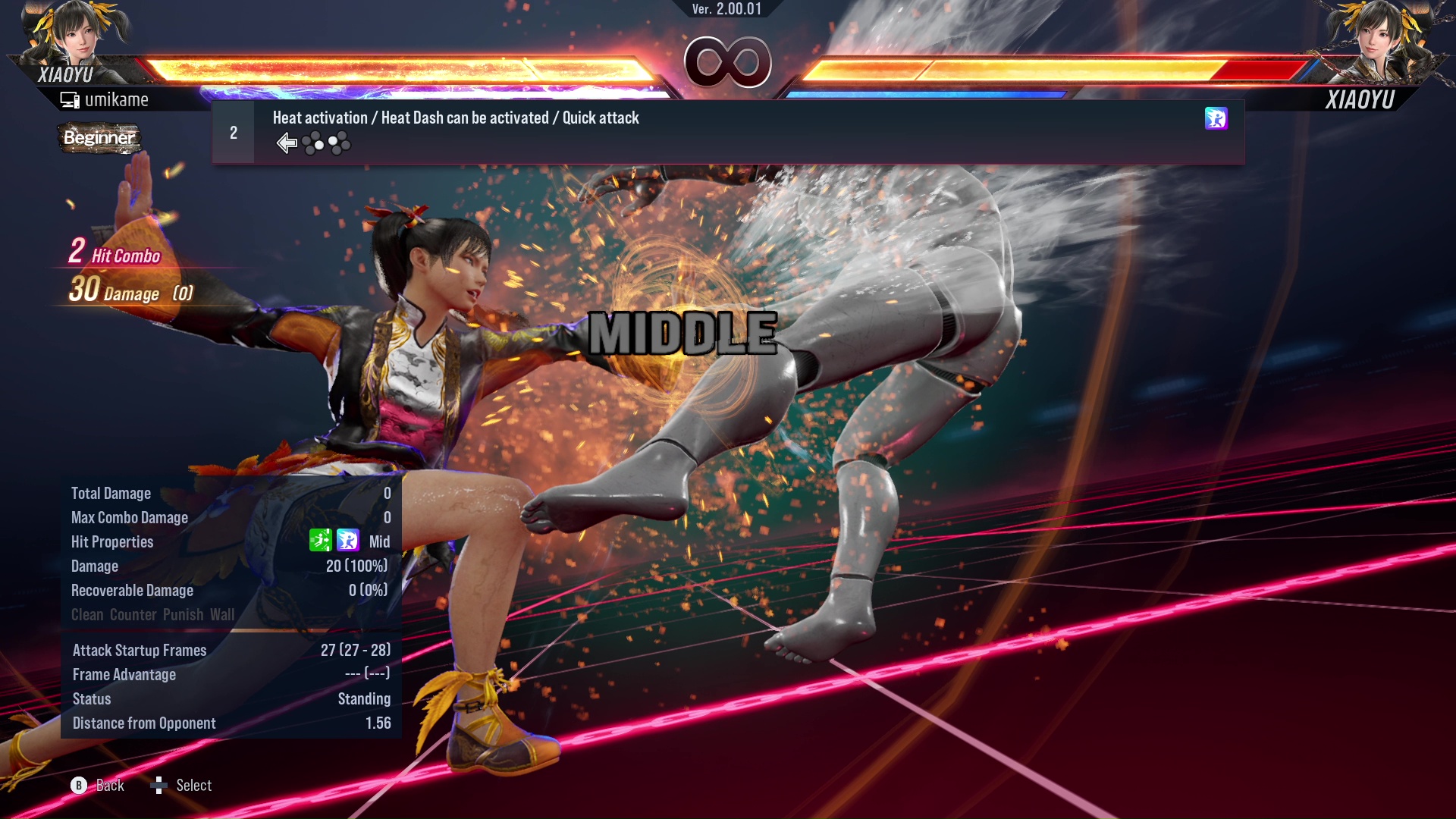Select the Beginner difficulty tab
The height and width of the screenshot is (819, 1456).
101,139
